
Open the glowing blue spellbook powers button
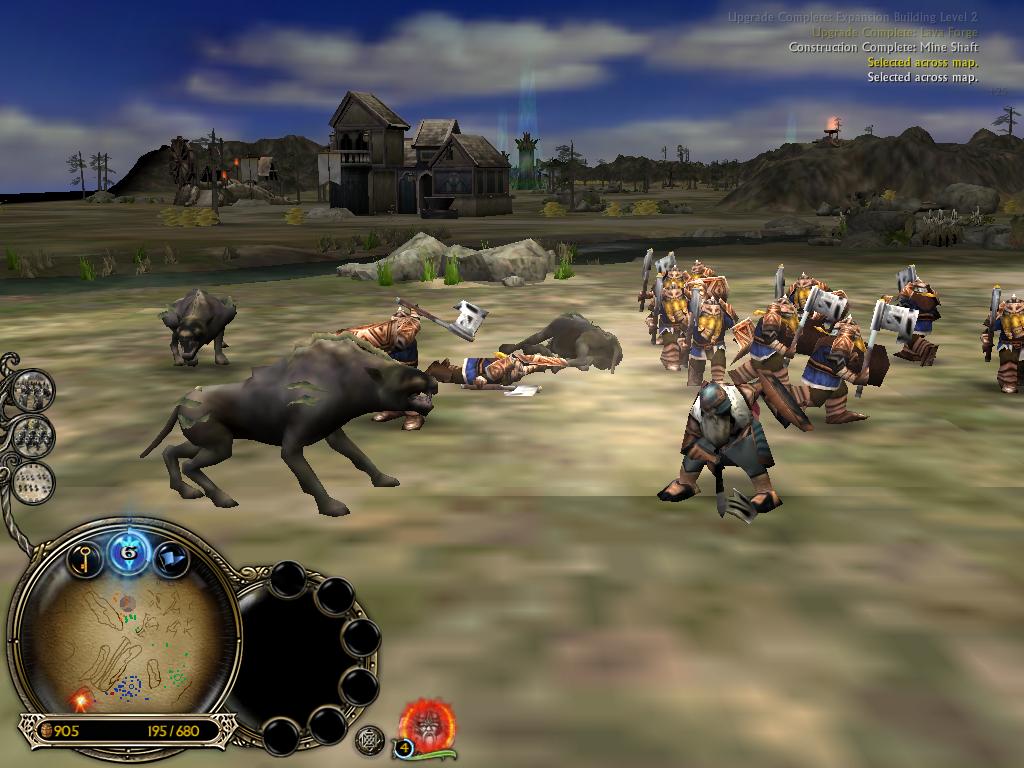click(x=128, y=551)
